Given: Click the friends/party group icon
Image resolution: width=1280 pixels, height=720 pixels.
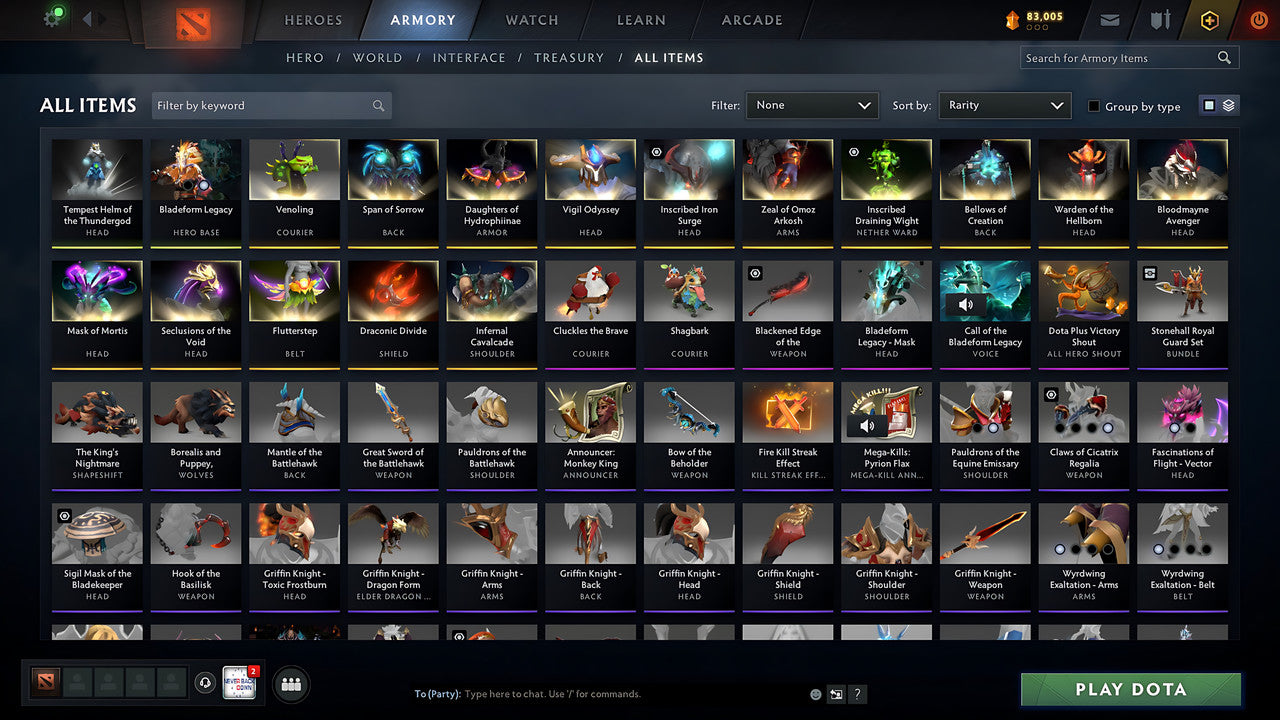Looking at the screenshot, I should pyautogui.click(x=293, y=684).
